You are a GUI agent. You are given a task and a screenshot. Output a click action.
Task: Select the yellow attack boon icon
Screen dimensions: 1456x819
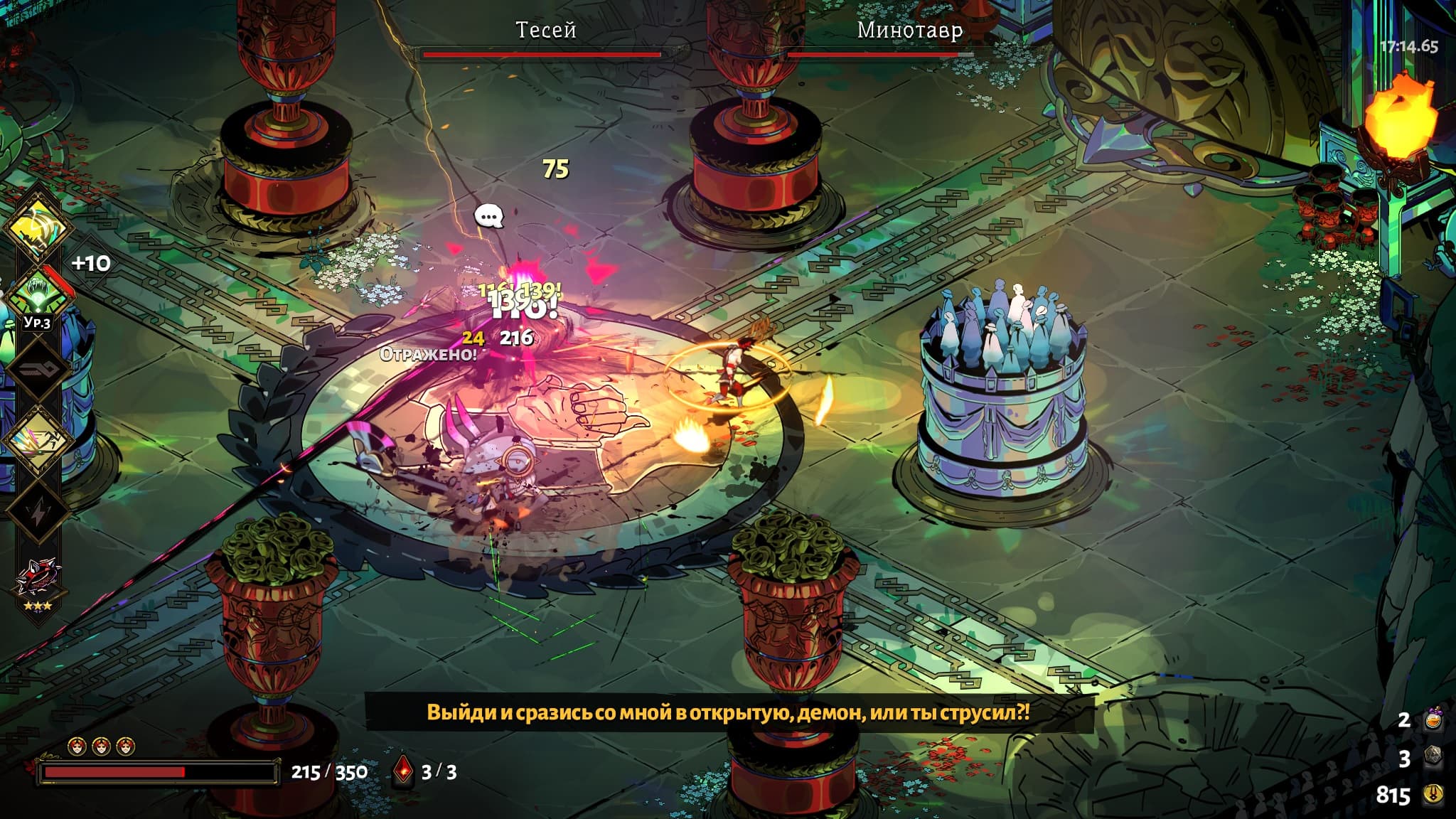coord(37,227)
